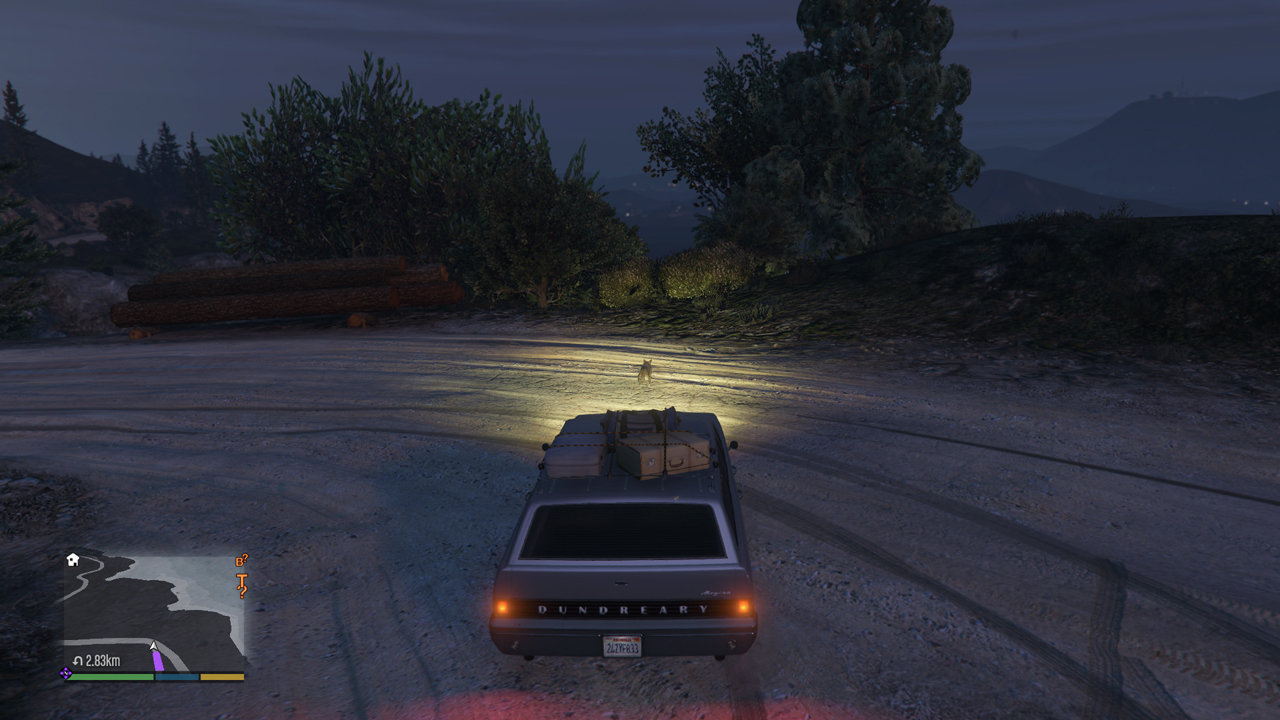The image size is (1280, 720).
Task: Select the white safehouse icon on minimap
Action: click(x=73, y=559)
